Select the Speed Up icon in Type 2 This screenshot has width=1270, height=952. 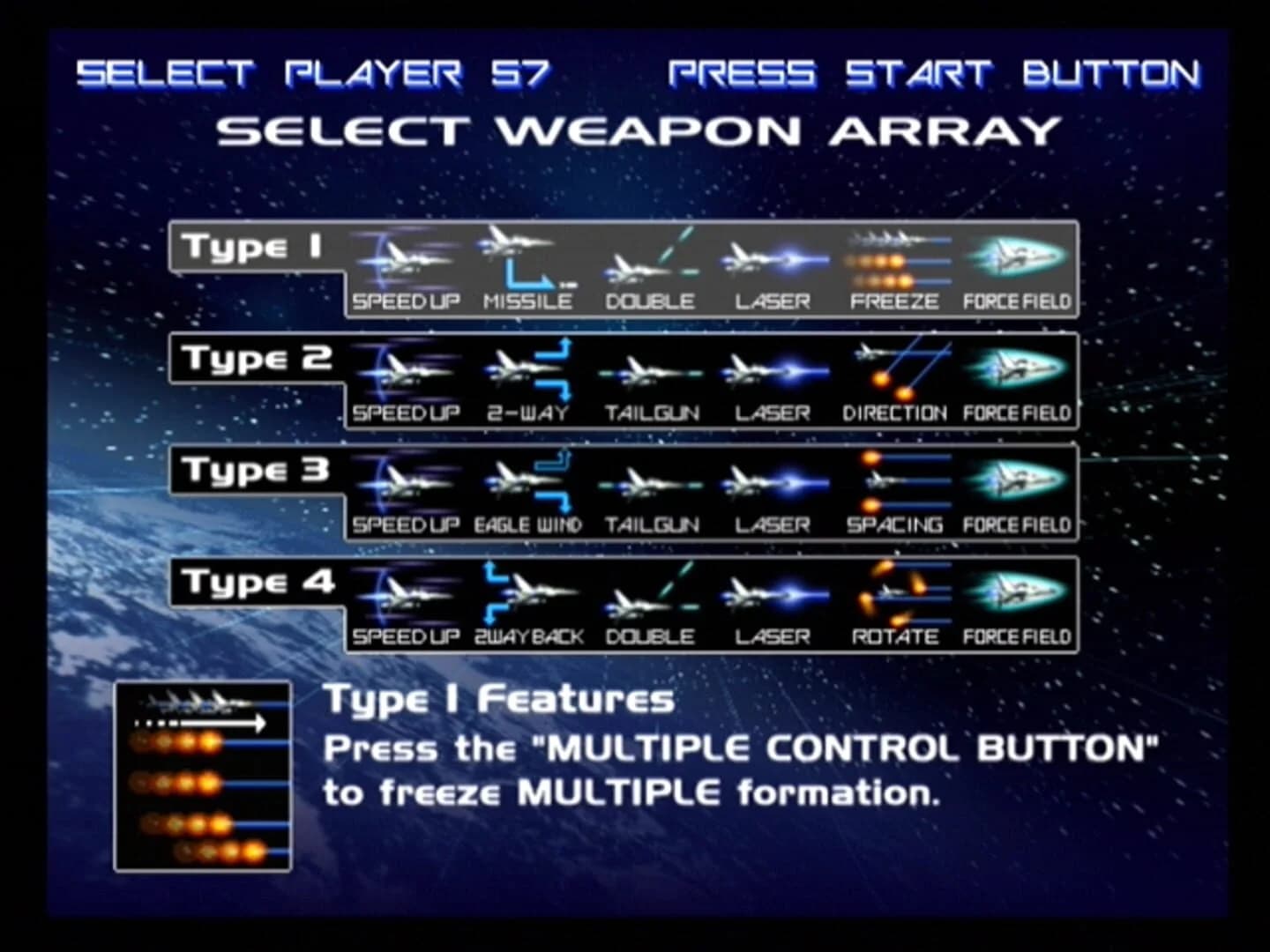[x=407, y=370]
